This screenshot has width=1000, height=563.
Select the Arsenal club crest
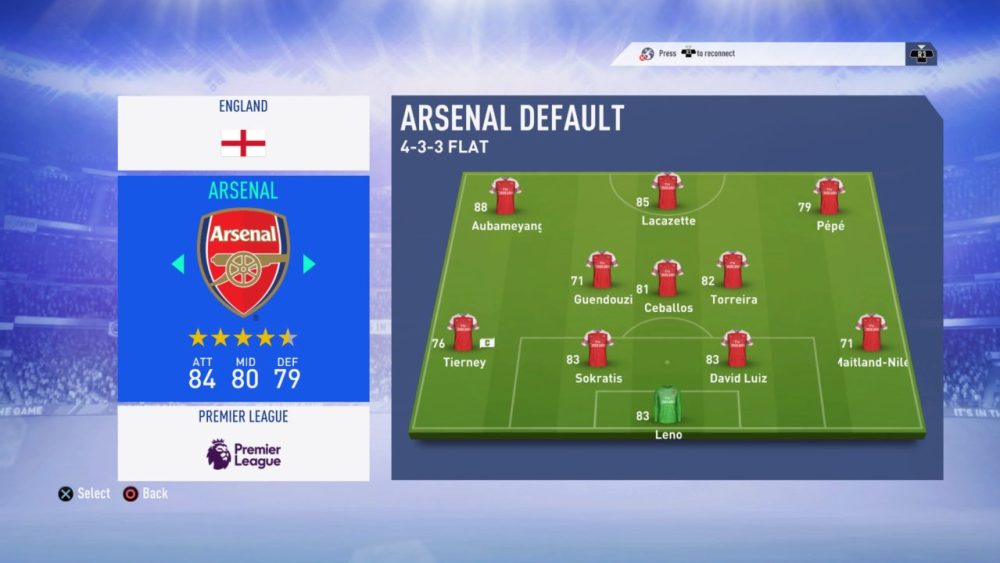click(244, 263)
